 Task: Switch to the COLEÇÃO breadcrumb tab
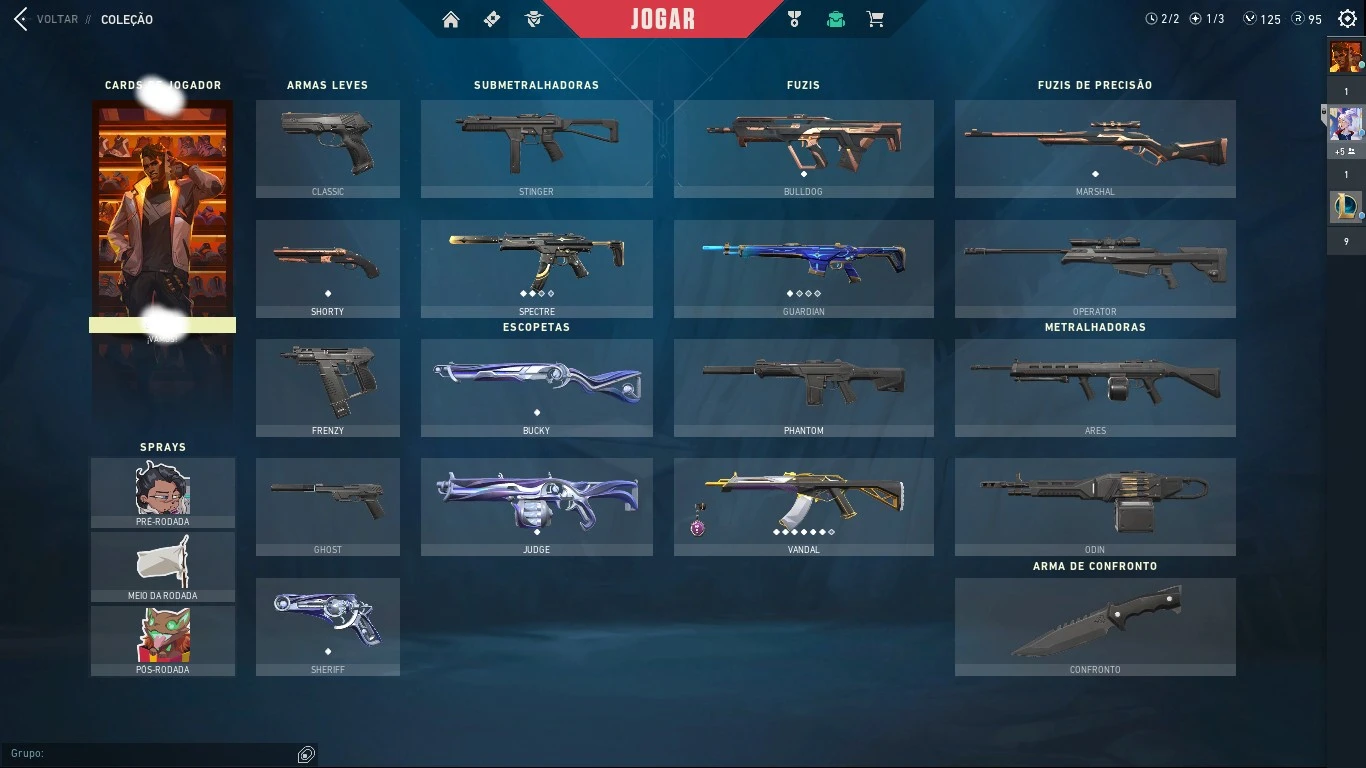click(128, 19)
